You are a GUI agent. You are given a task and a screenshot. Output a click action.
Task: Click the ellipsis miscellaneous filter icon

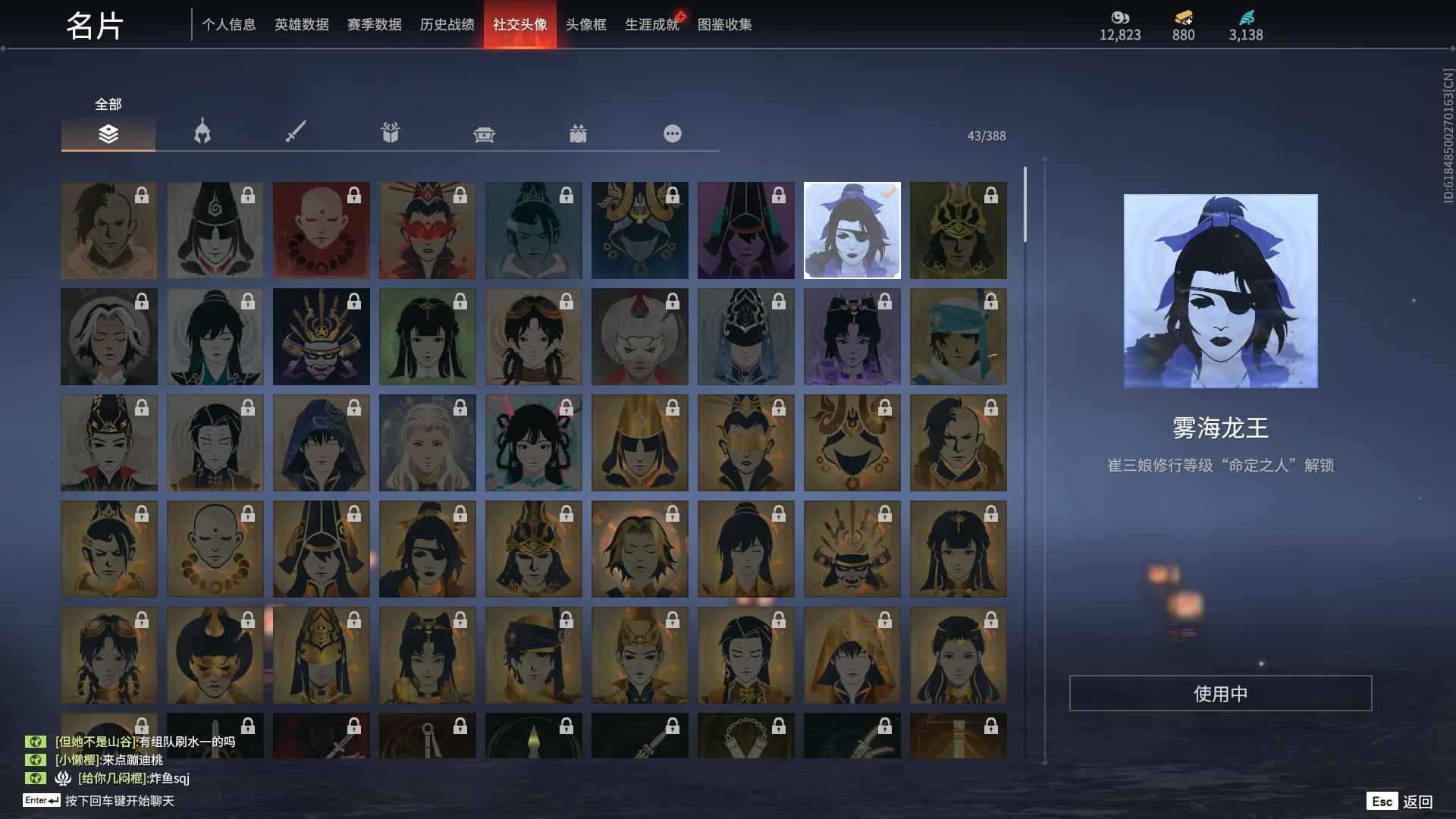[x=672, y=133]
